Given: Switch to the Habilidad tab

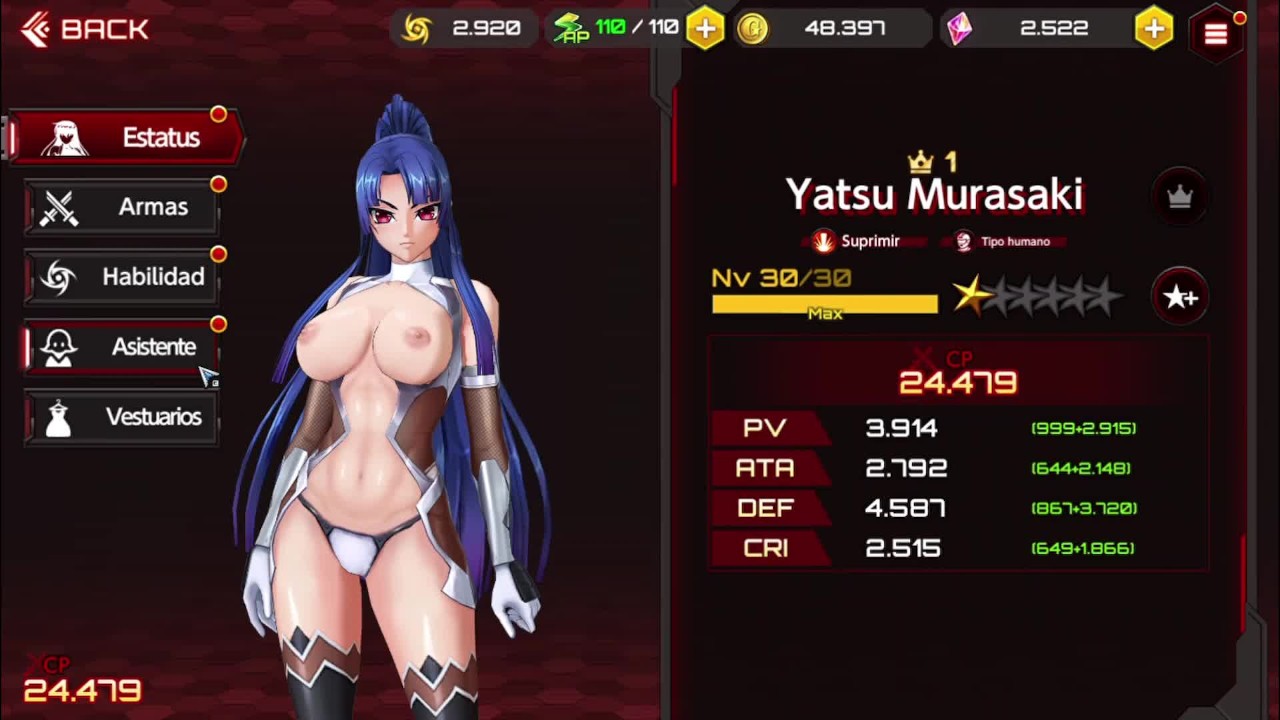Looking at the screenshot, I should click(122, 277).
